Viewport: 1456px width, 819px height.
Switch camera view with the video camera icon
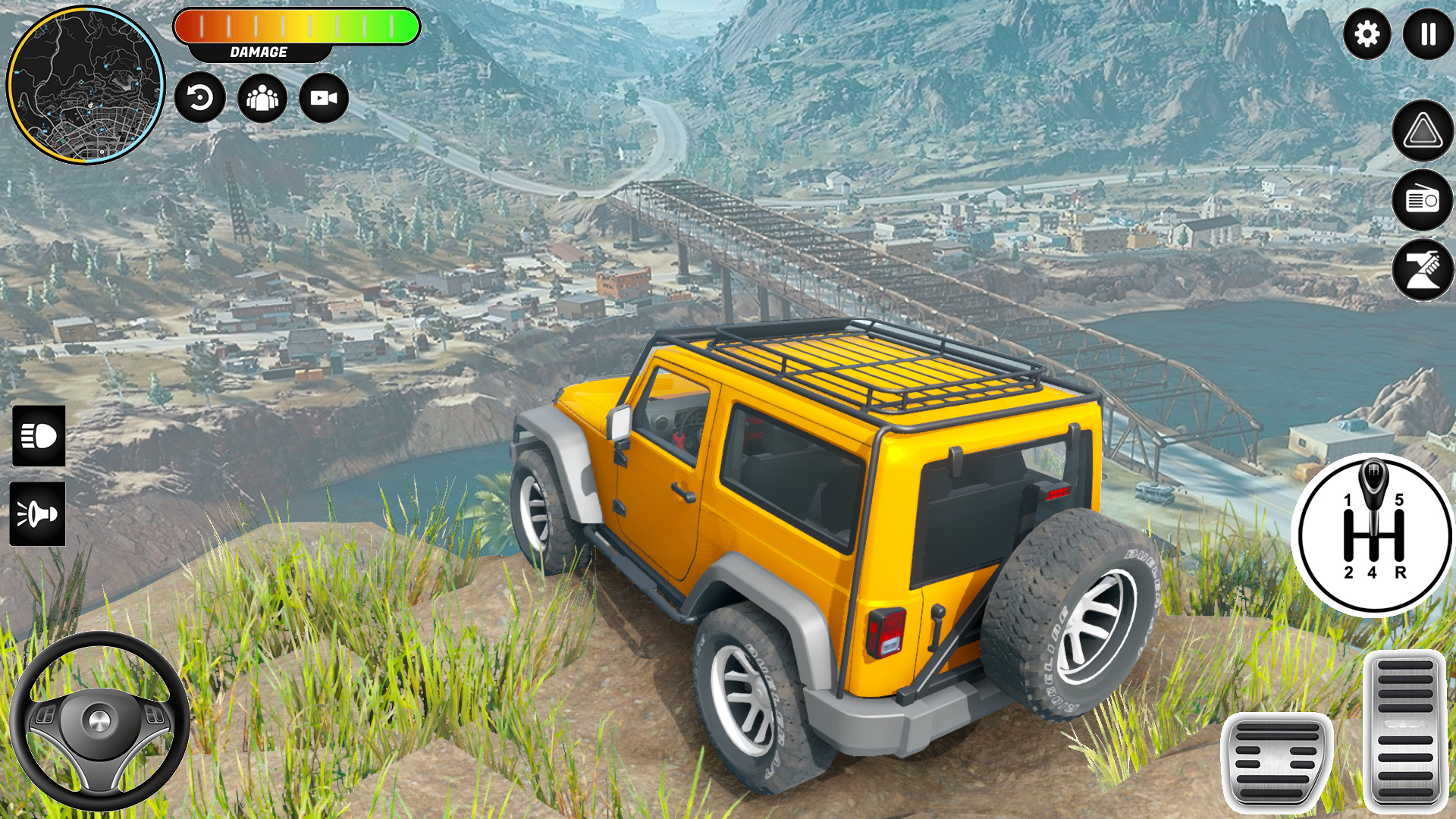coord(324,98)
